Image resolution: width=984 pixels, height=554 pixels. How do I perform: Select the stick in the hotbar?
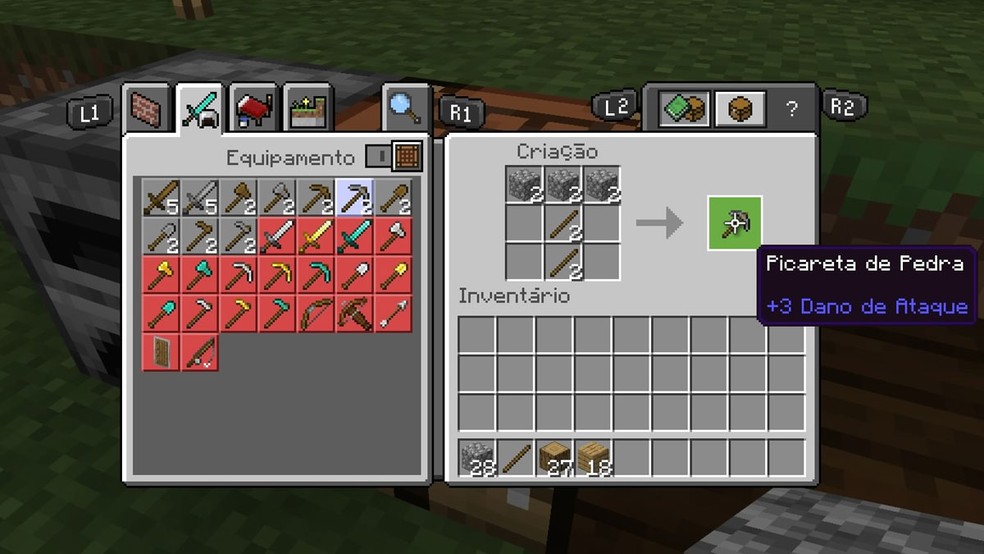point(517,459)
